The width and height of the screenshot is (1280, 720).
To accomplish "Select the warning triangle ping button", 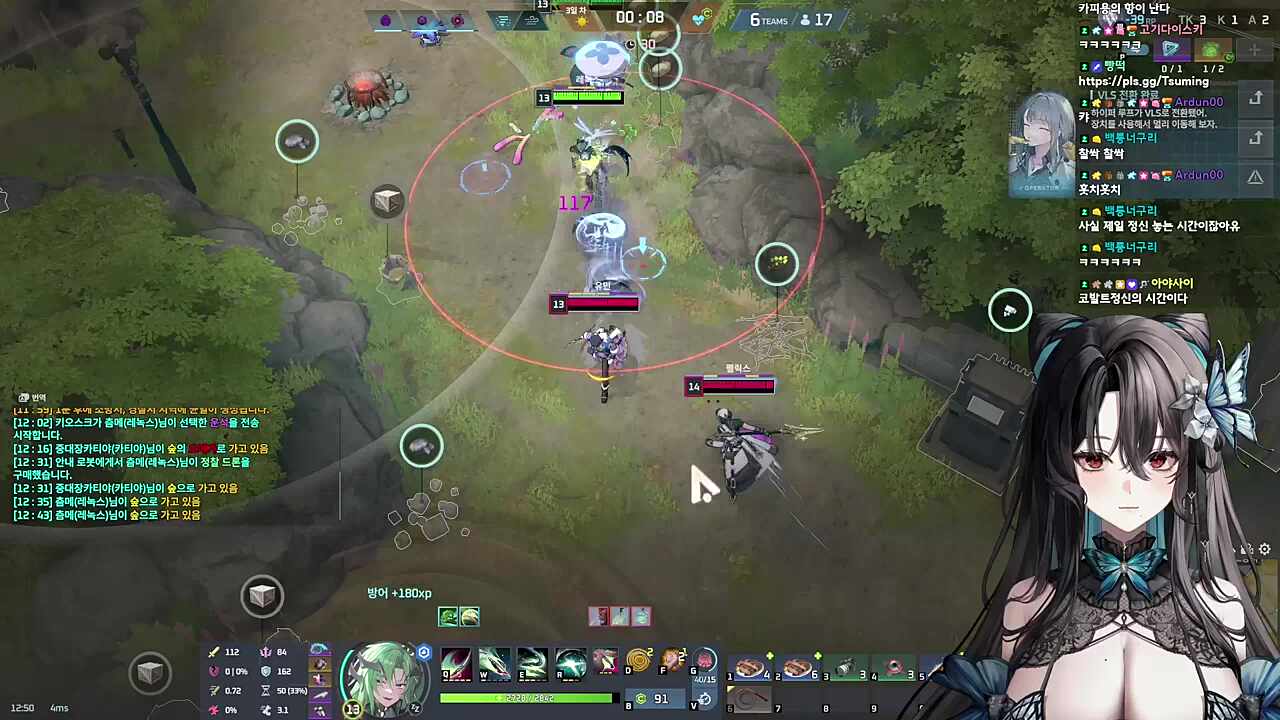I will 1255,177.
